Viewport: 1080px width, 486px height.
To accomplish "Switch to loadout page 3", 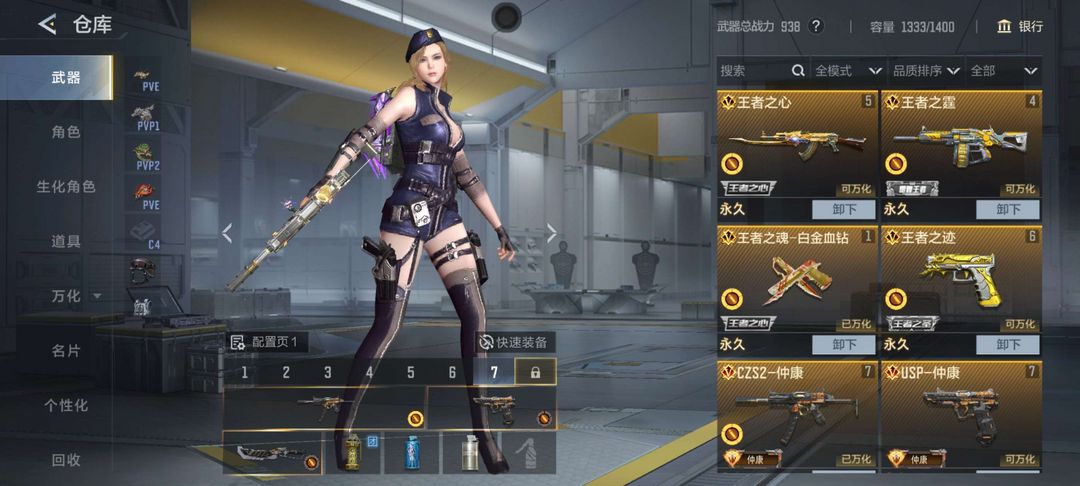I will (327, 373).
